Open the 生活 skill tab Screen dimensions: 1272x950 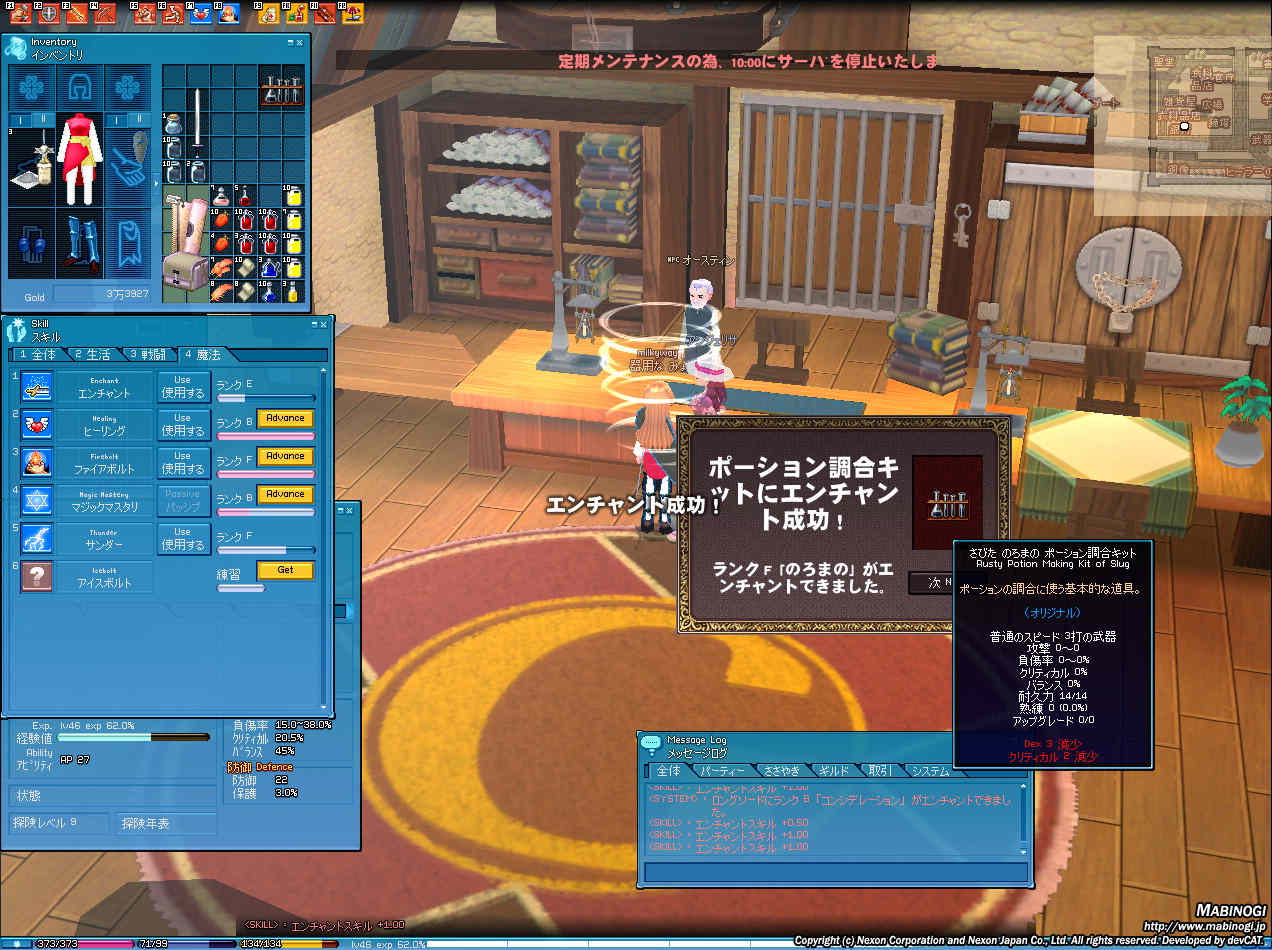coord(92,355)
